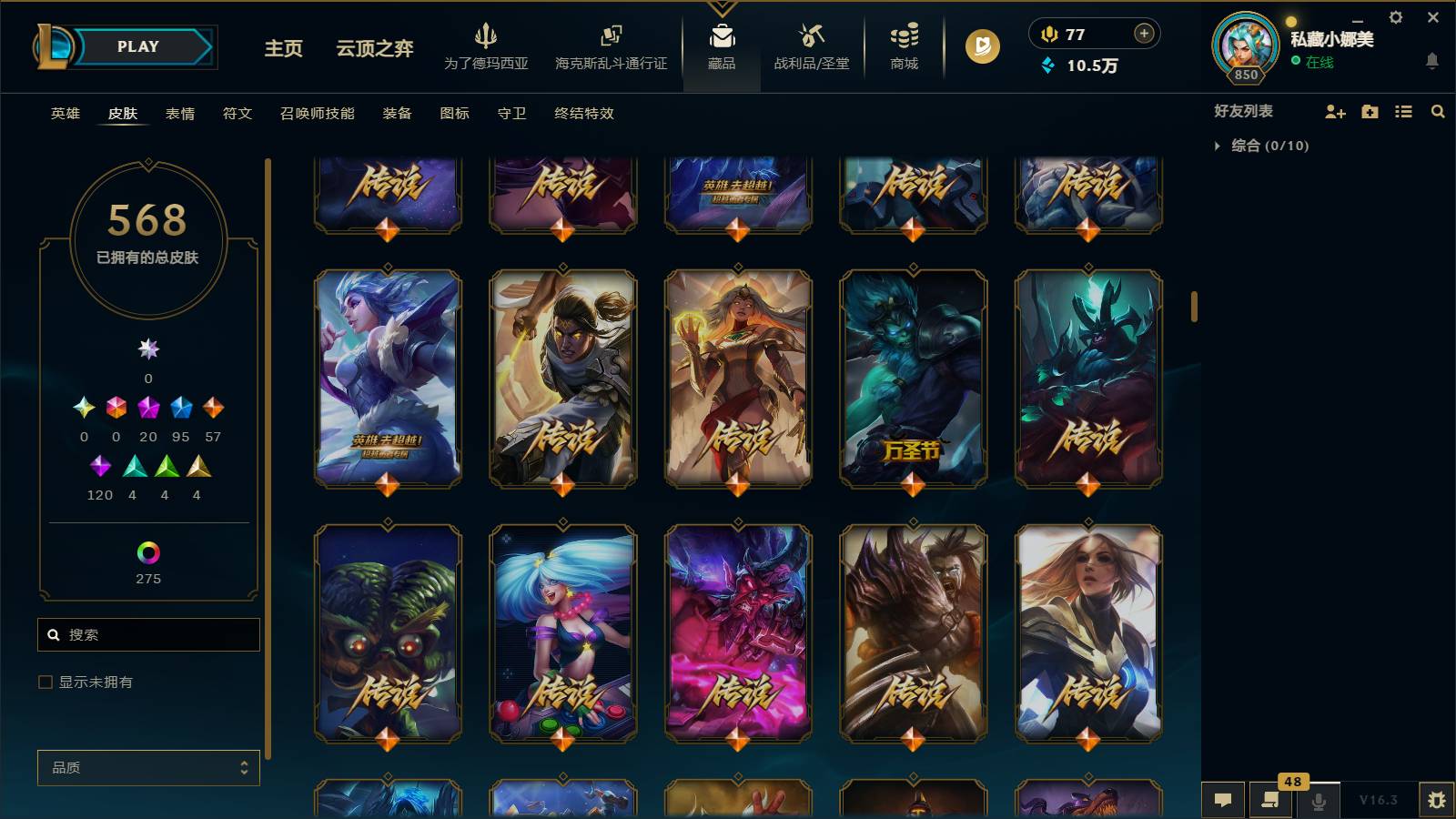
Task: Open the client settings gear icon
Action: (1395, 17)
